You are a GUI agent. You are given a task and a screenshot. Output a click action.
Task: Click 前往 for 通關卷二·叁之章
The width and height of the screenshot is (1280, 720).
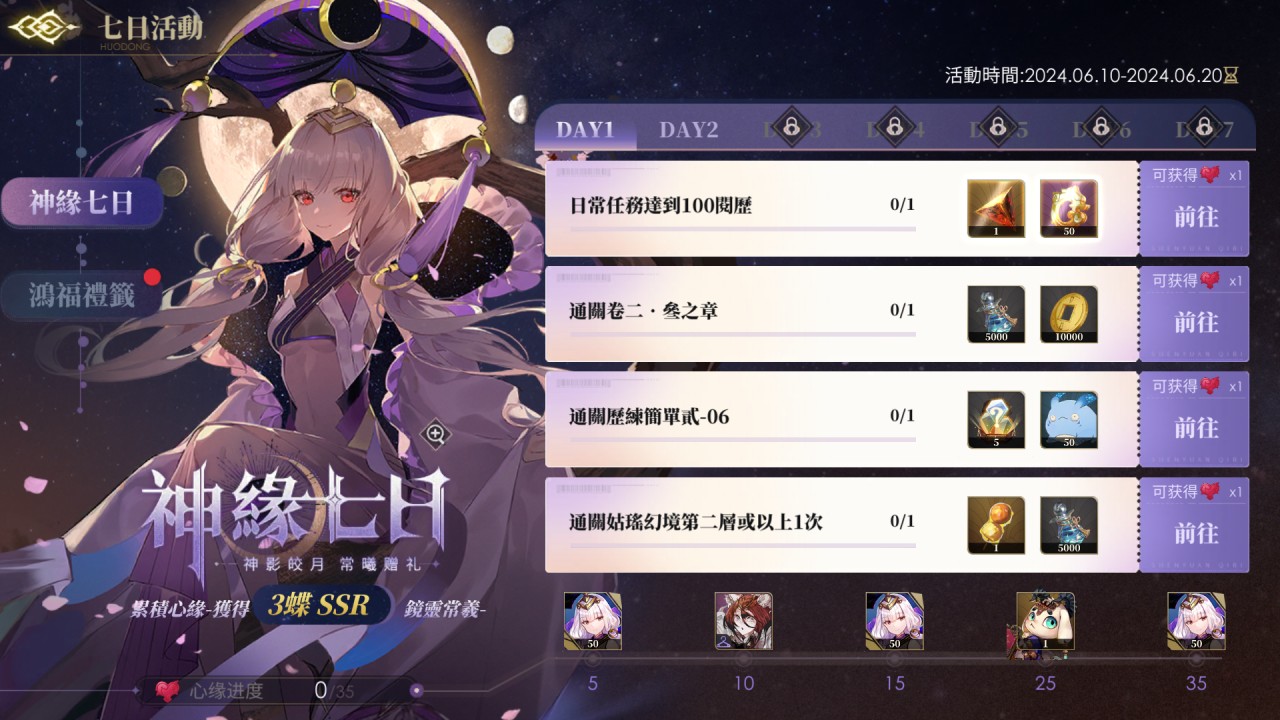[x=1196, y=323]
